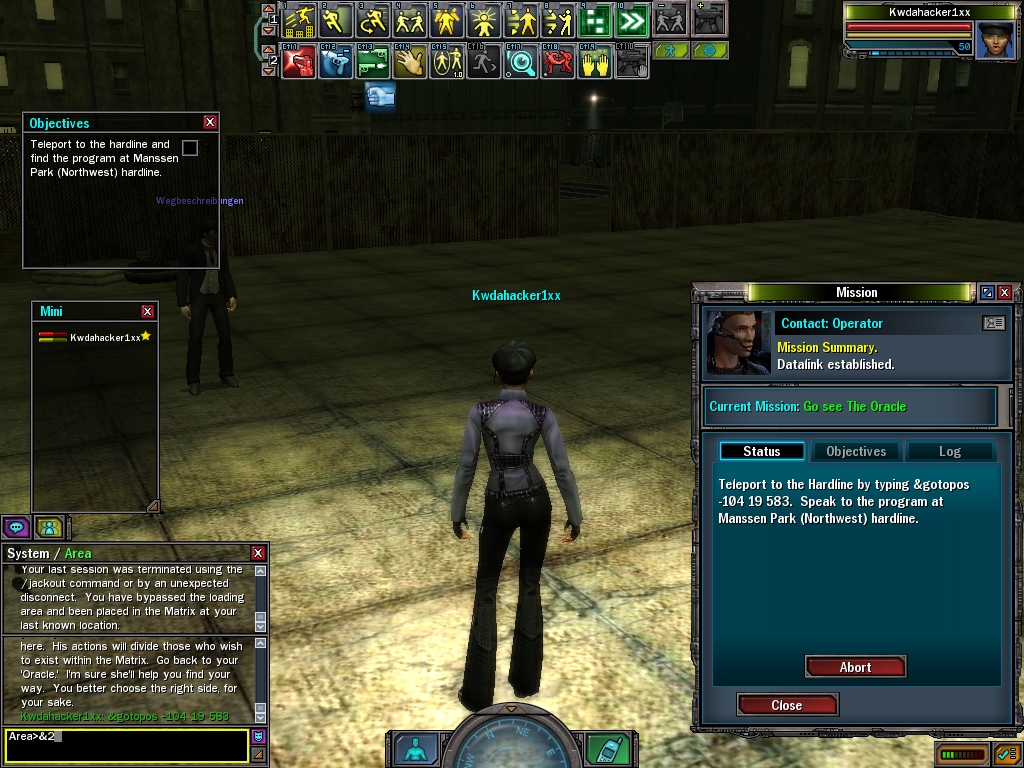
Task: Click the Wegbeschreibungen link
Action: [x=199, y=201]
